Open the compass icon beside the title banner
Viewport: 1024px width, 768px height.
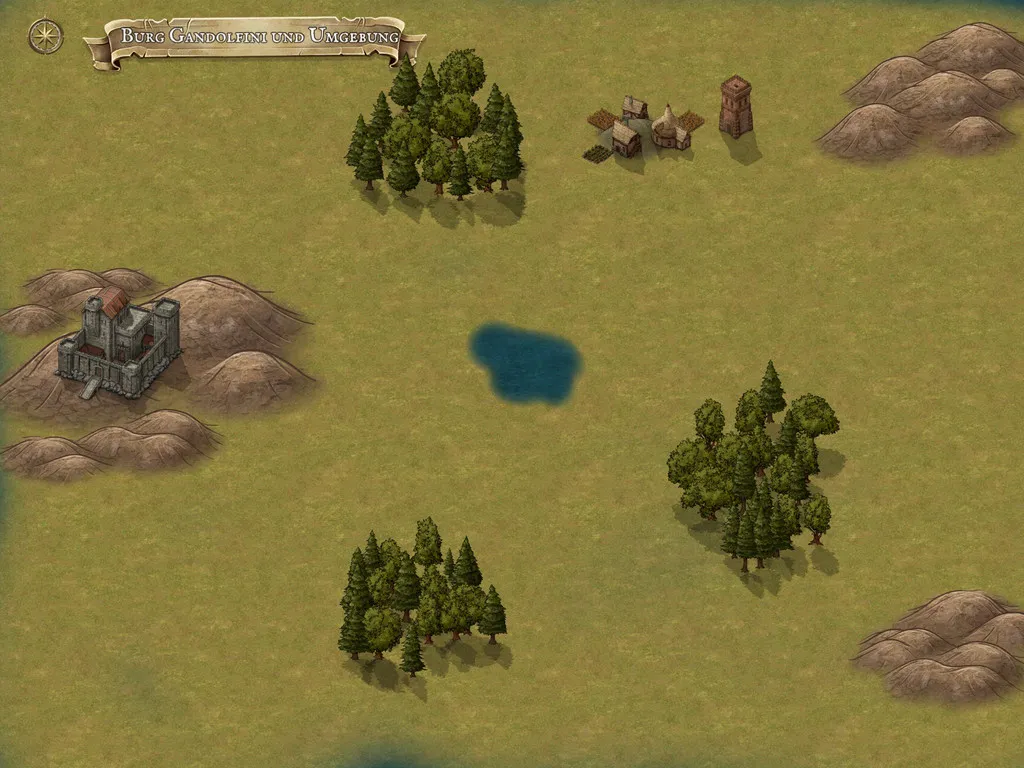(45, 36)
